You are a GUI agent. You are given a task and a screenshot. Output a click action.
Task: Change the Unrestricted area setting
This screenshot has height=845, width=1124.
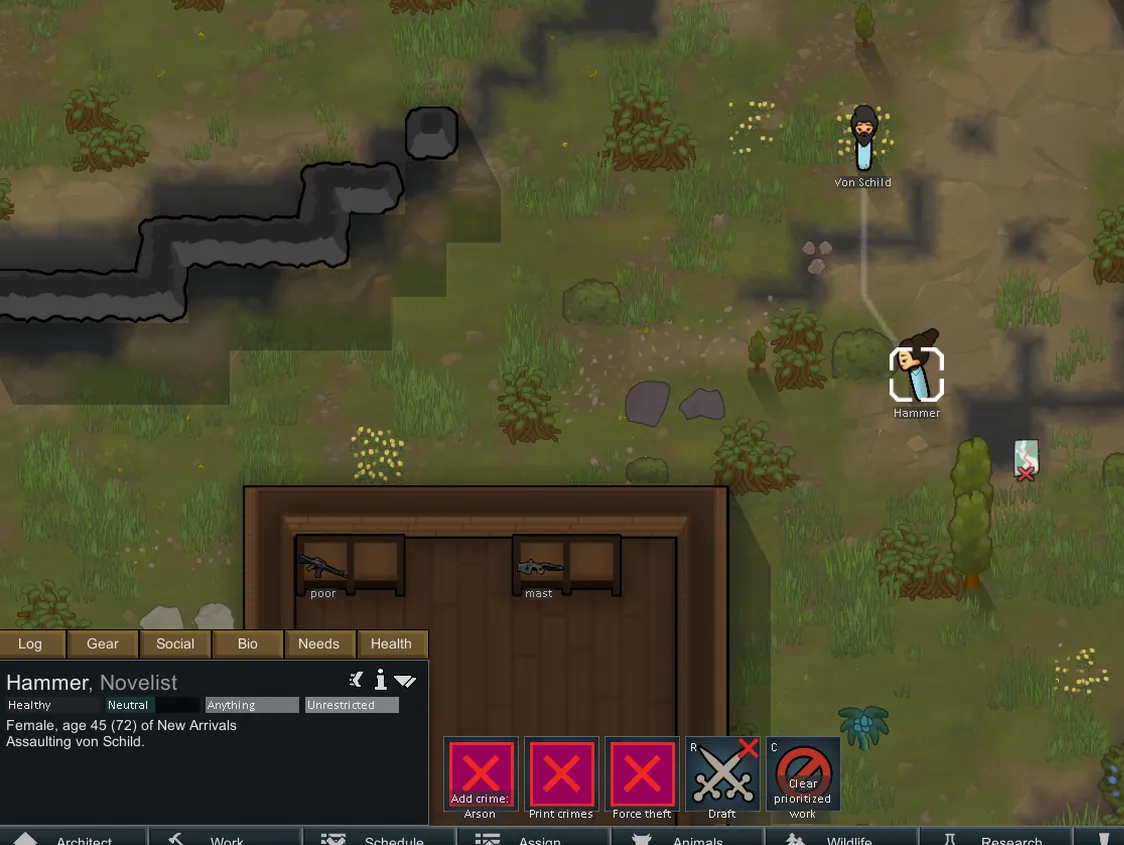[351, 705]
